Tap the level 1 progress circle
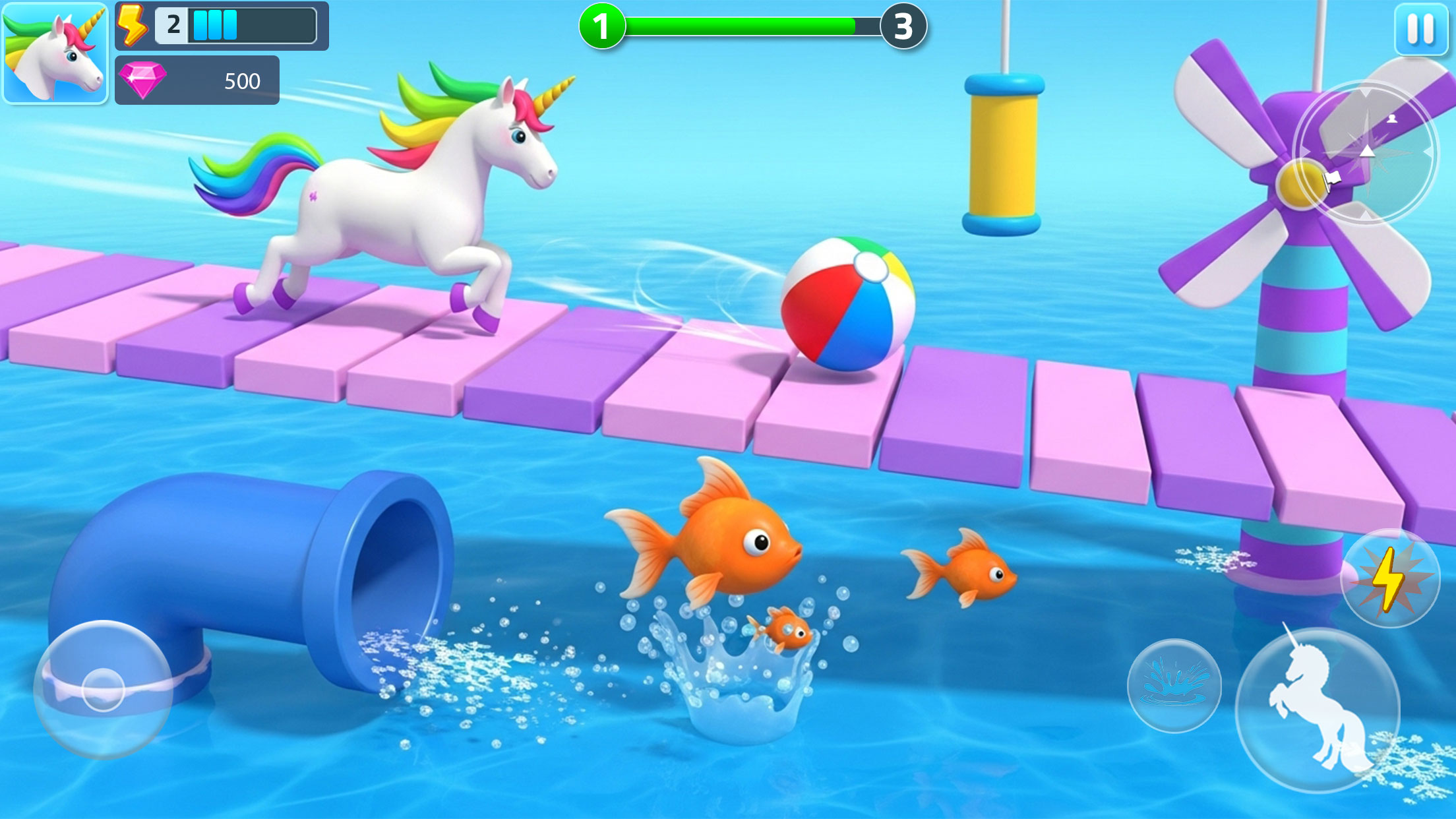 pyautogui.click(x=603, y=26)
